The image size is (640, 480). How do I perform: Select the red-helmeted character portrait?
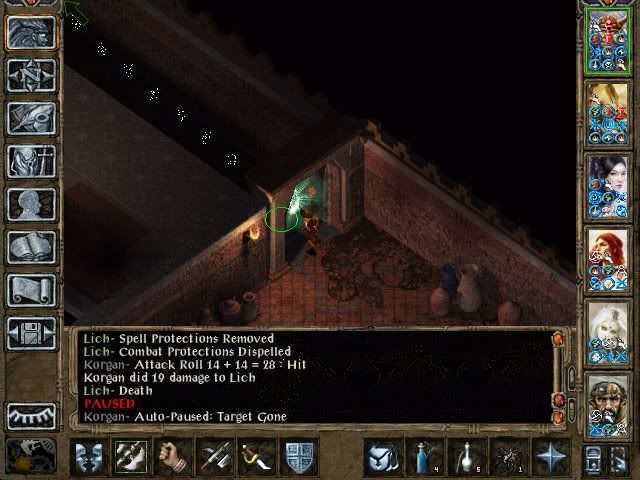(609, 42)
